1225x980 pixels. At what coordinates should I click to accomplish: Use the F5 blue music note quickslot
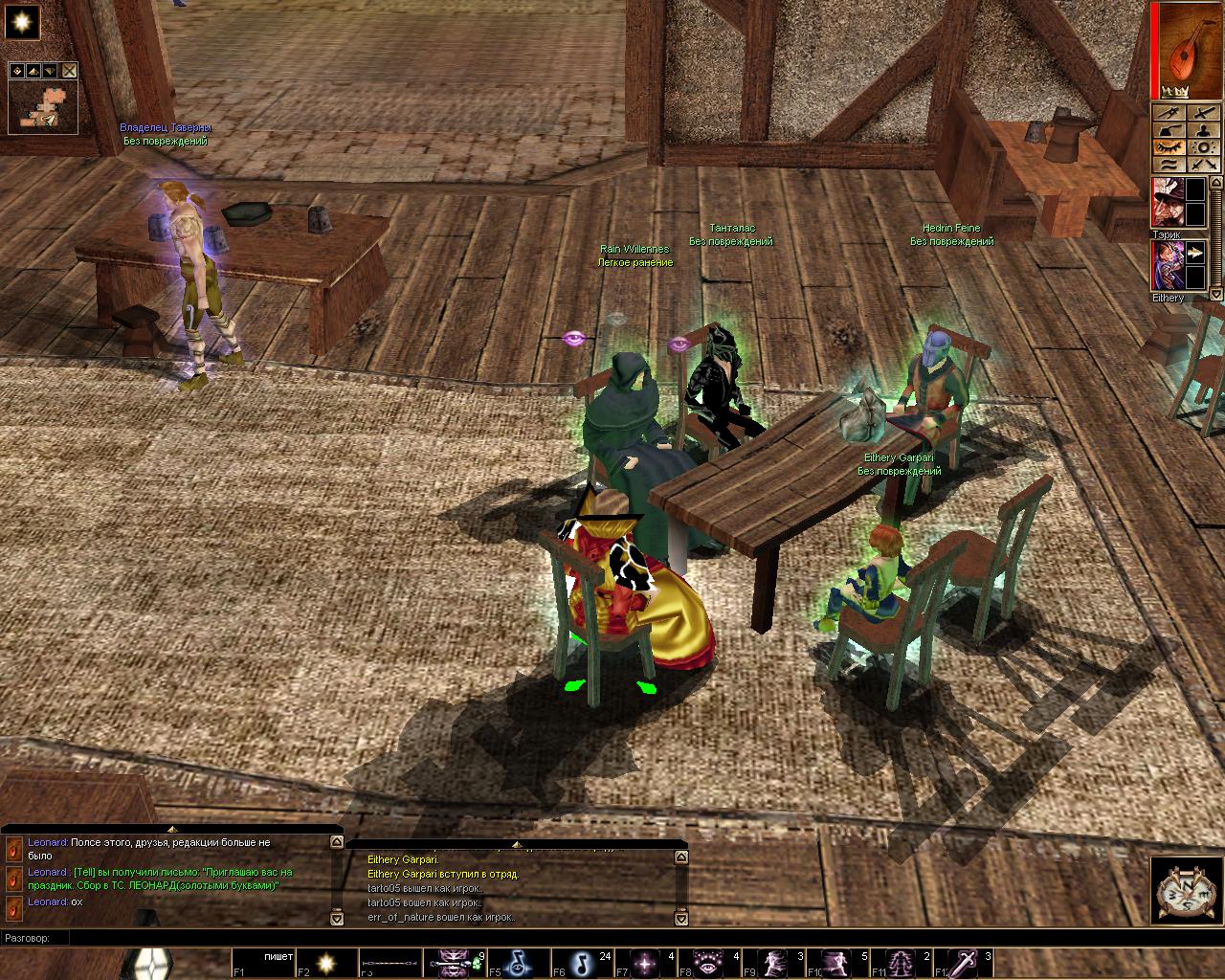517,962
